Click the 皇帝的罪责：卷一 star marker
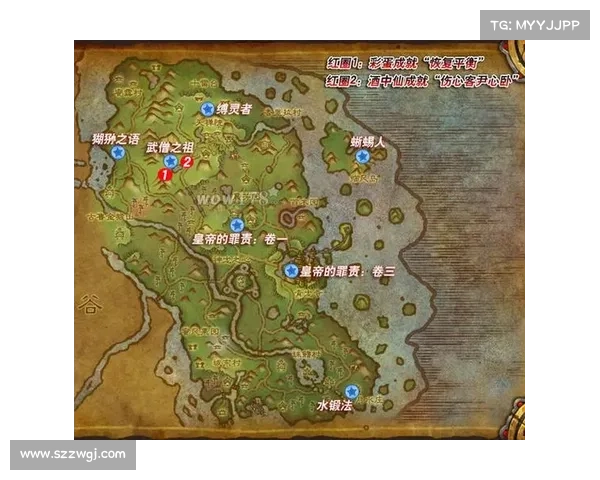The width and height of the screenshot is (600, 480). 237,225
